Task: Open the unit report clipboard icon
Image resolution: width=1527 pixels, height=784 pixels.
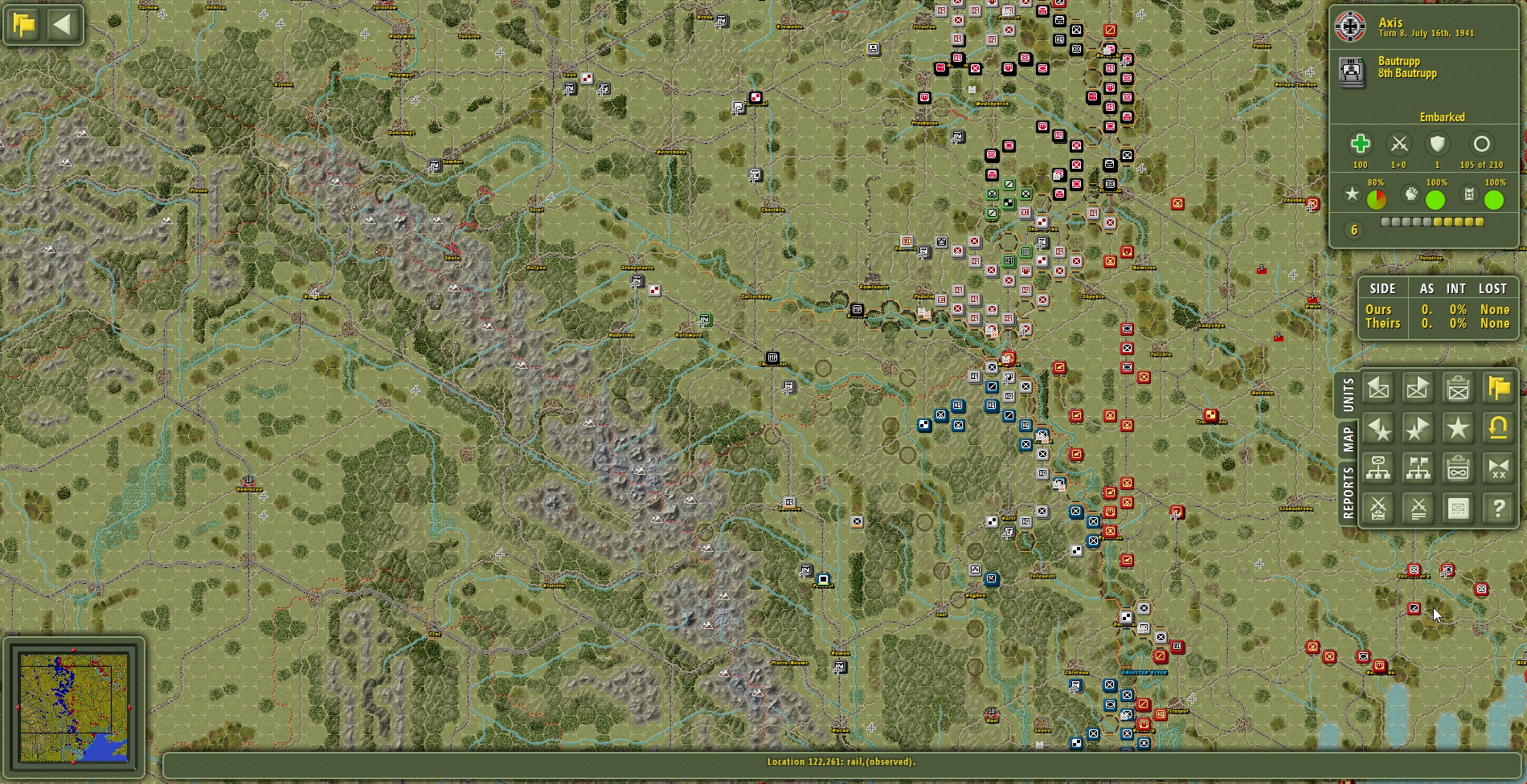Action: [x=1458, y=388]
